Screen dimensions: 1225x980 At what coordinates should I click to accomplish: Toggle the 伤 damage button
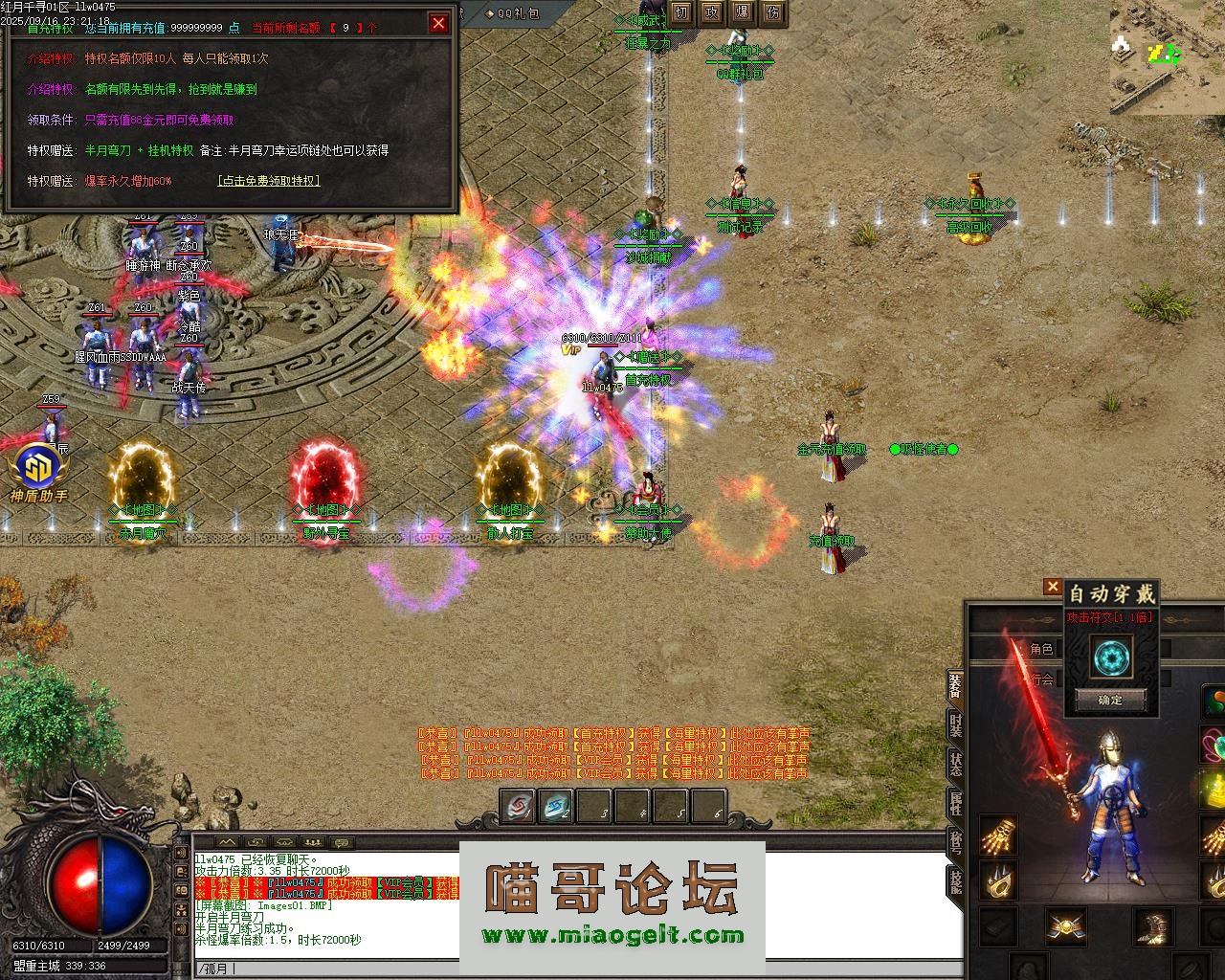[x=773, y=12]
